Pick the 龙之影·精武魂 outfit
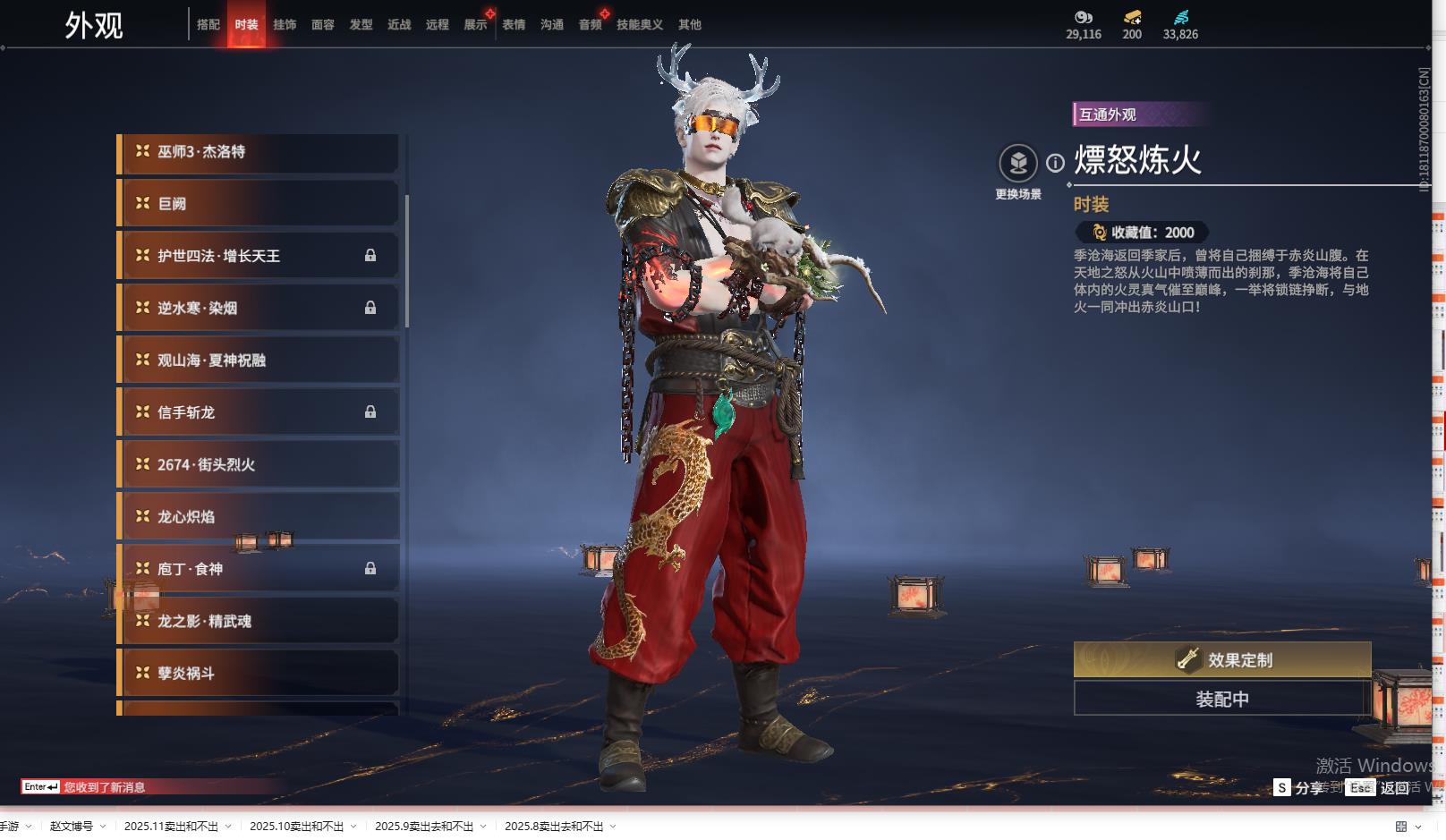This screenshot has width=1446, height=840. 258,622
